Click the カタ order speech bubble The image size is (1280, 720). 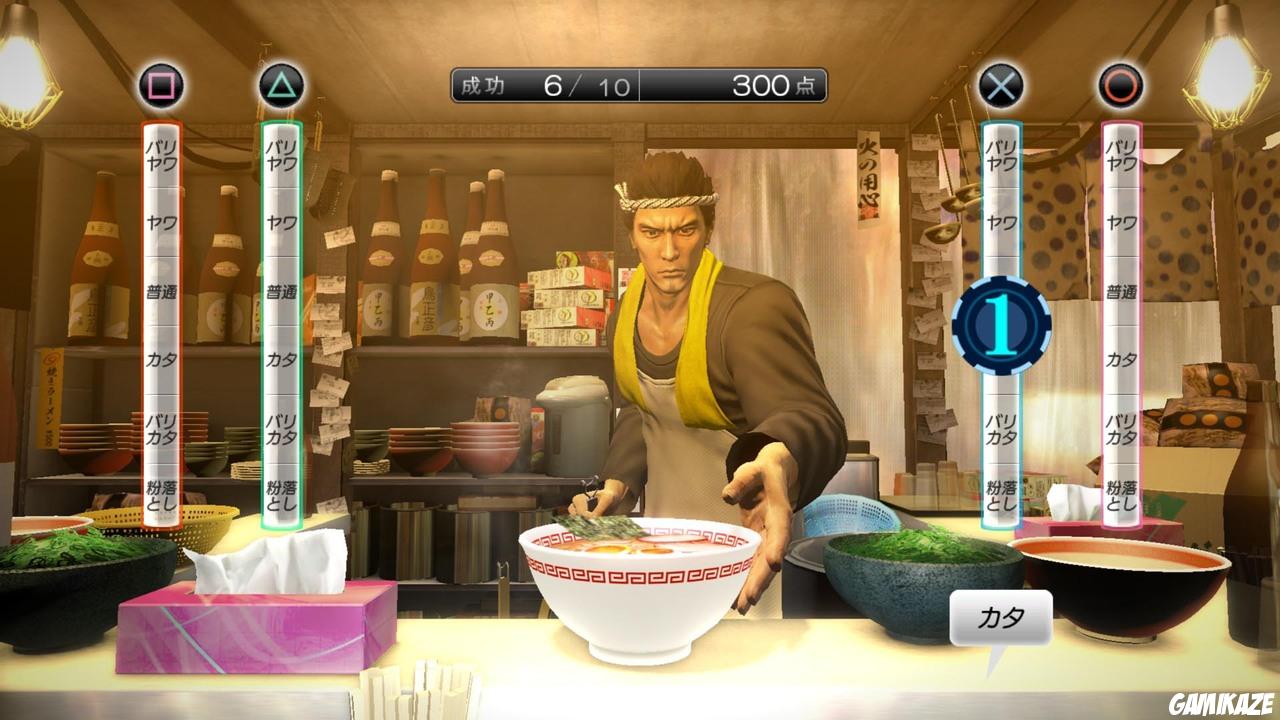pyautogui.click(x=1000, y=619)
